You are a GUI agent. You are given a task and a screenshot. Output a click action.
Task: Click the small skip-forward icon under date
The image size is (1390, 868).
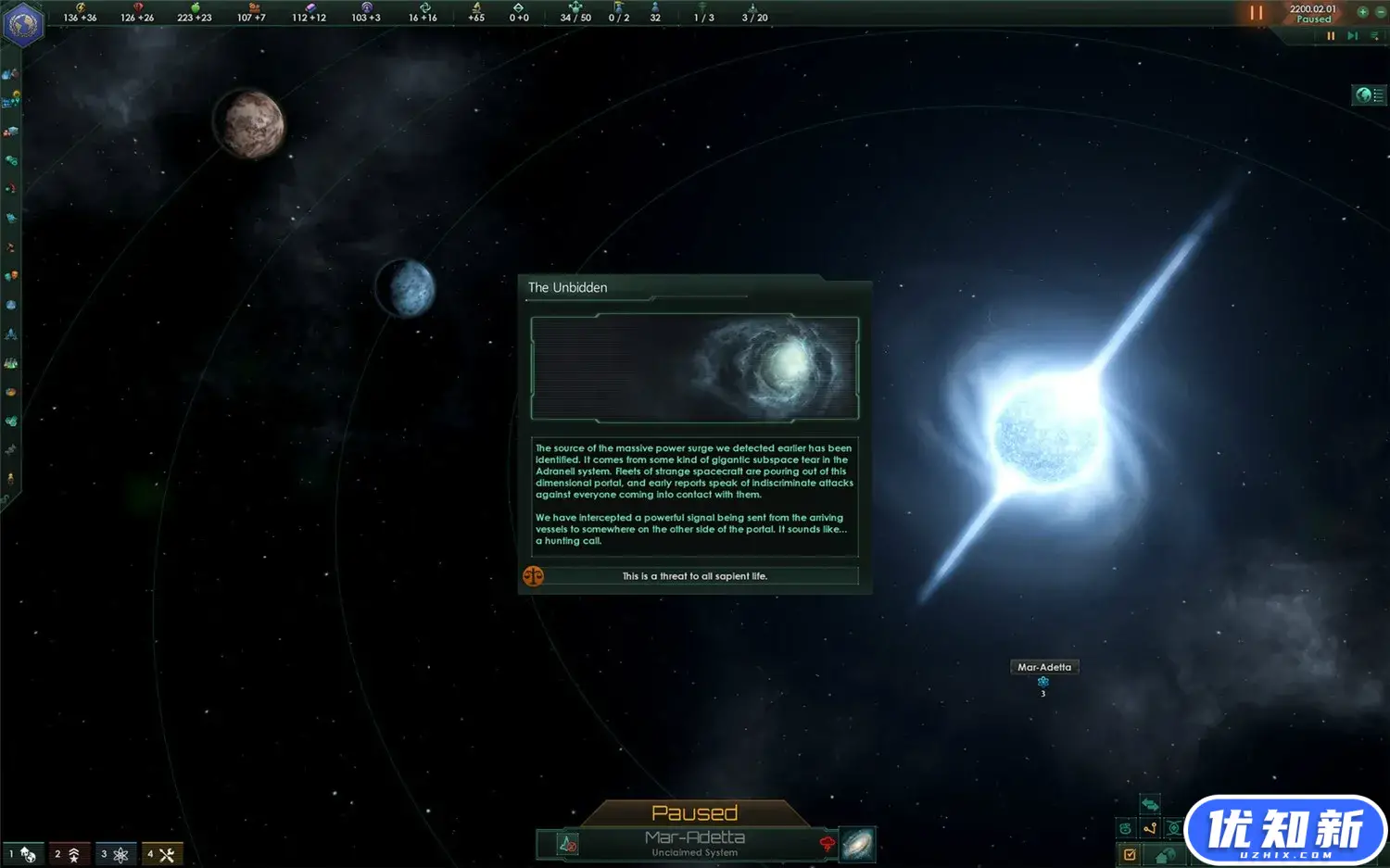point(1352,36)
